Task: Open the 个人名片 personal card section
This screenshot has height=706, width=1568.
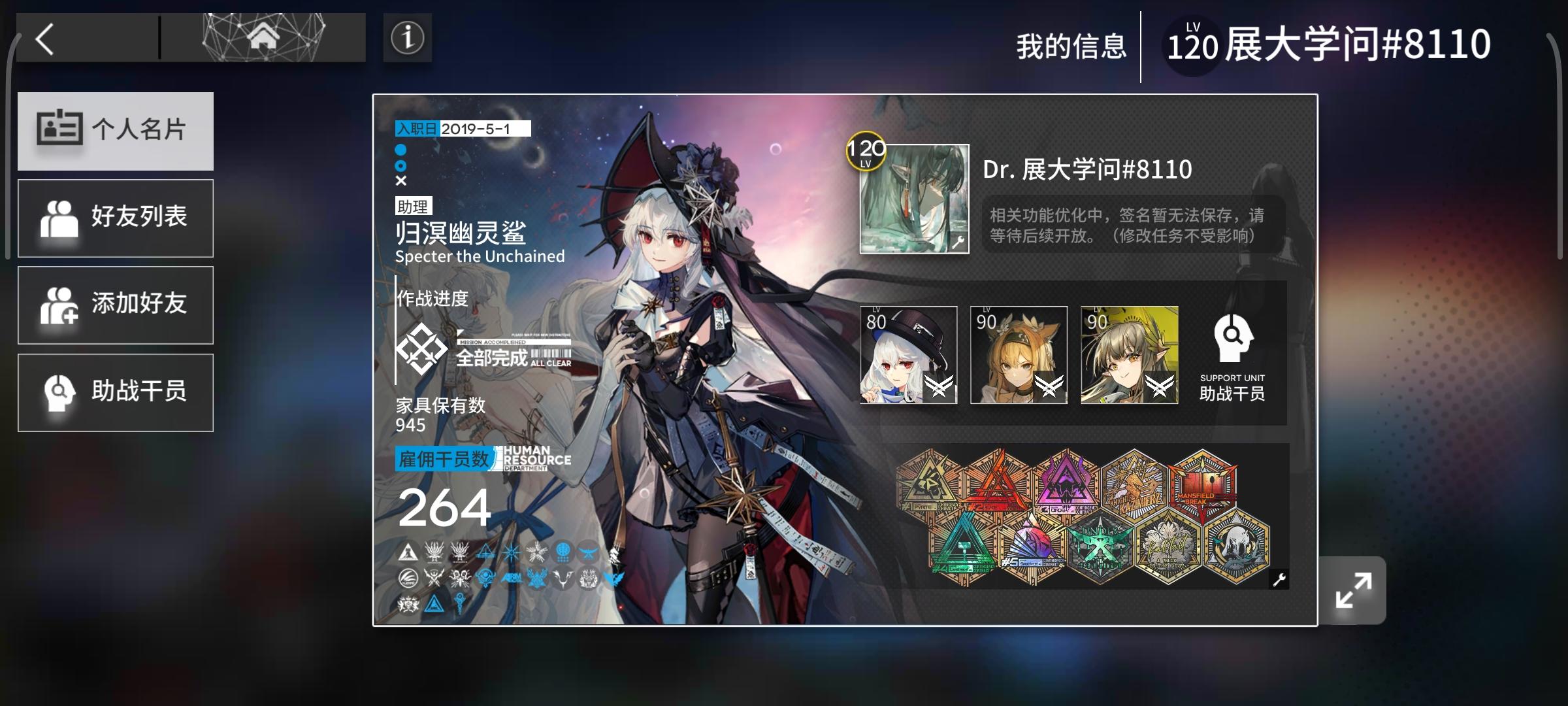Action: coord(116,131)
